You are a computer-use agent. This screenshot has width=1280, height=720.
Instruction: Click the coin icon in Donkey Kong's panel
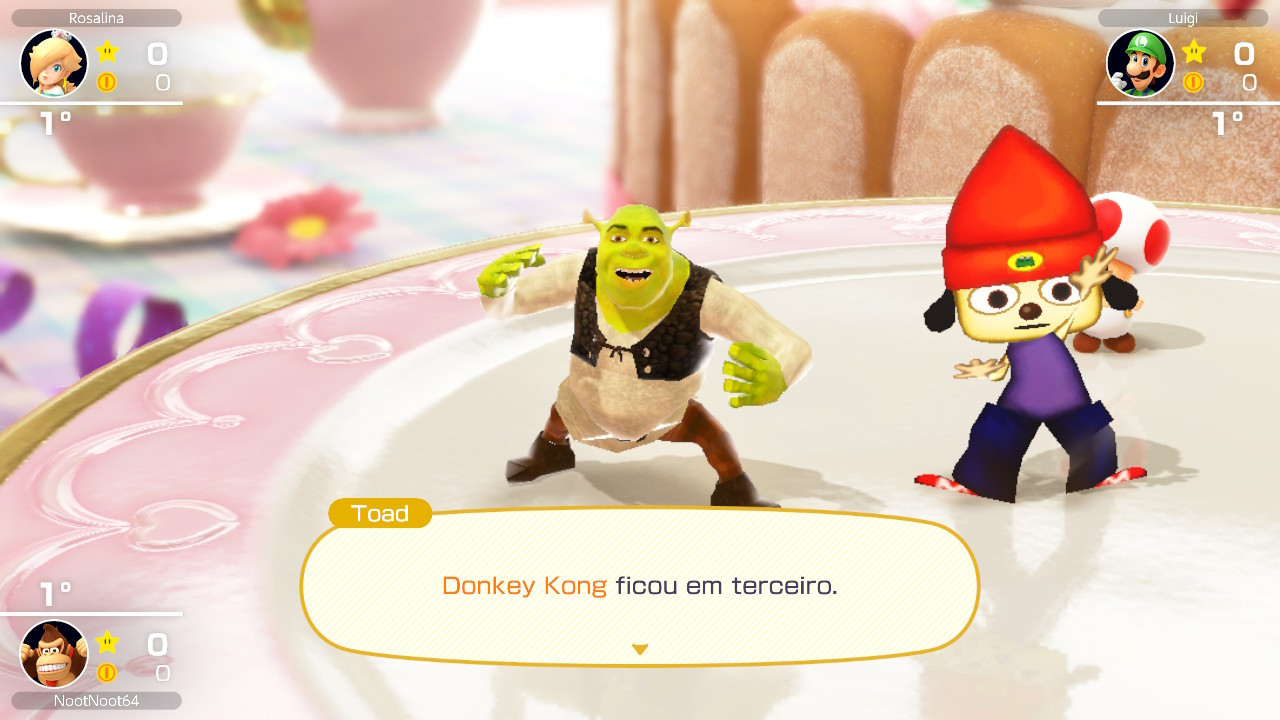coord(105,672)
